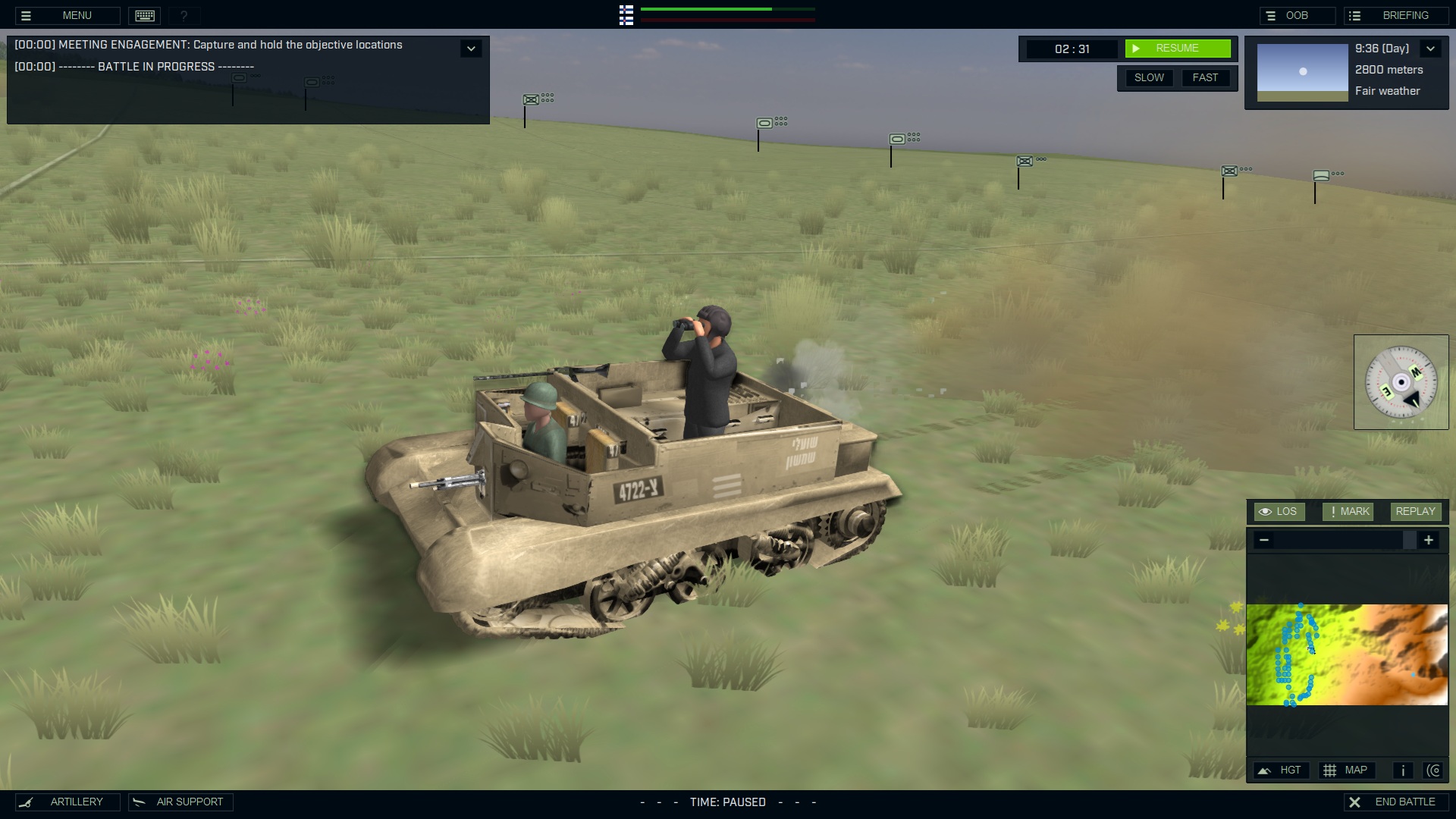Click the minimap zoom plus control
The width and height of the screenshot is (1456, 819).
point(1429,540)
